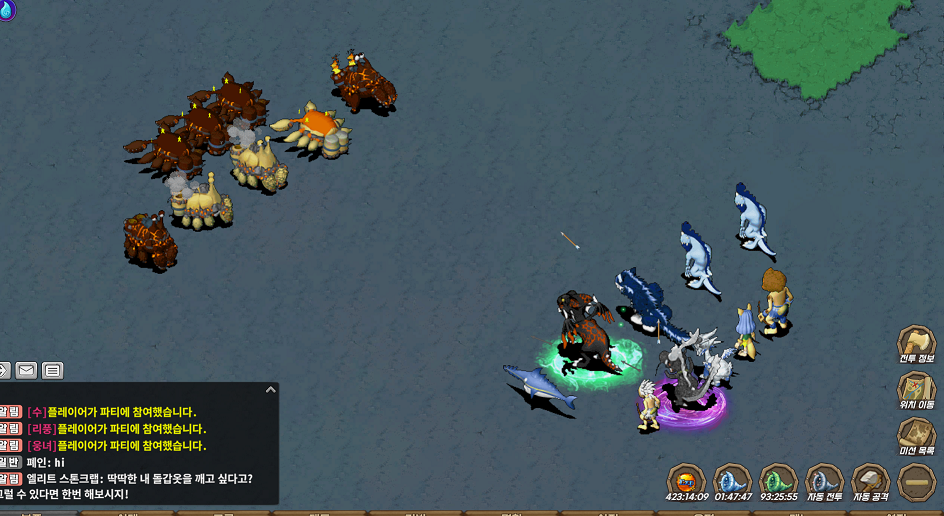The image size is (944, 516).
Task: Collapse the chat log with the arrow
Action: click(270, 391)
